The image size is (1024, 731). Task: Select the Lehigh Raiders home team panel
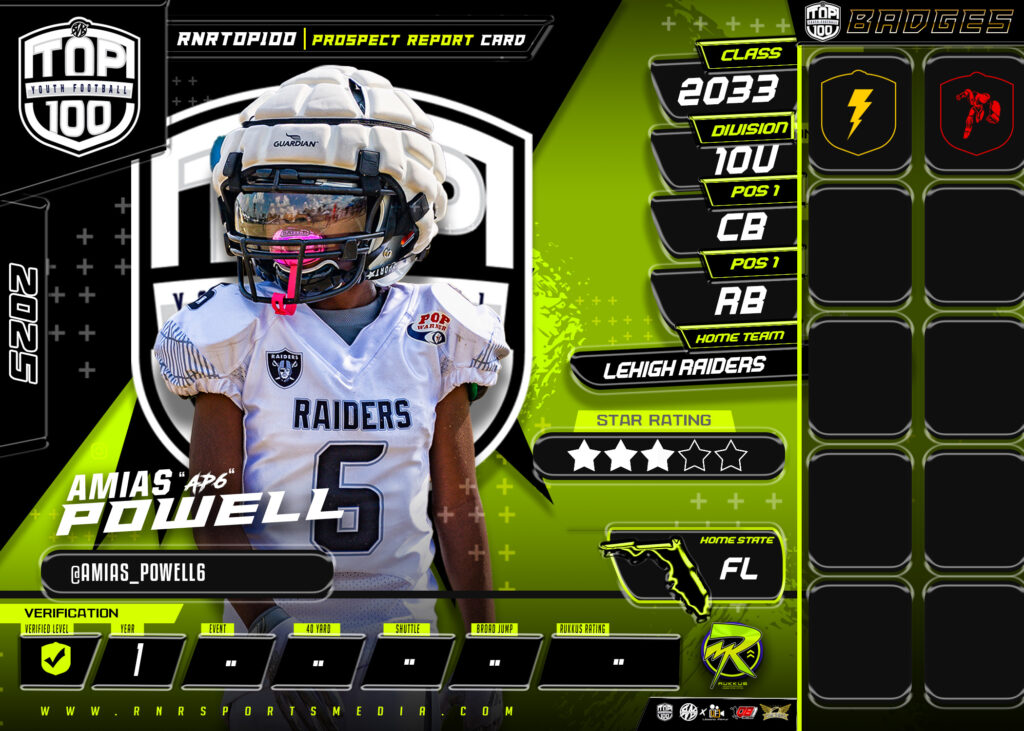pyautogui.click(x=684, y=368)
